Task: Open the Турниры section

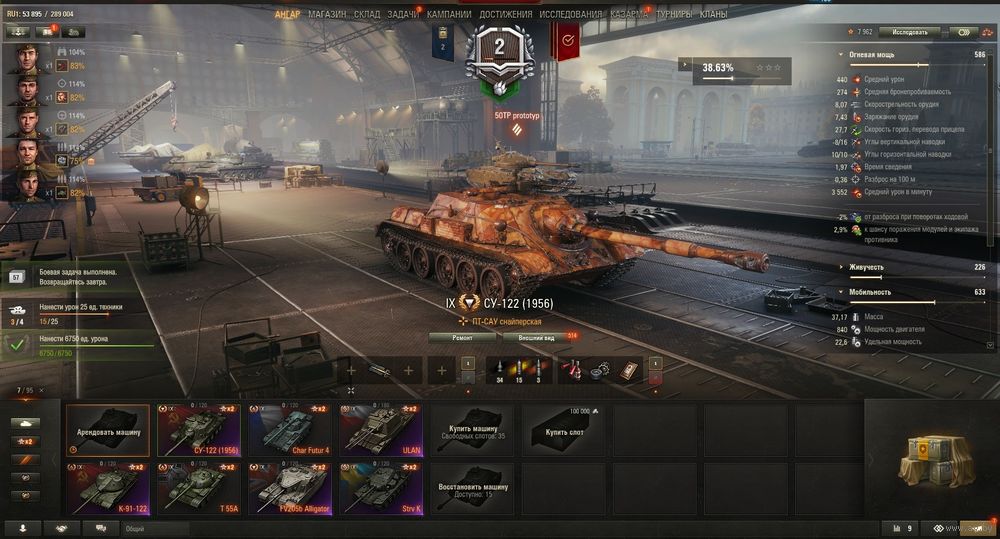Action: [675, 15]
